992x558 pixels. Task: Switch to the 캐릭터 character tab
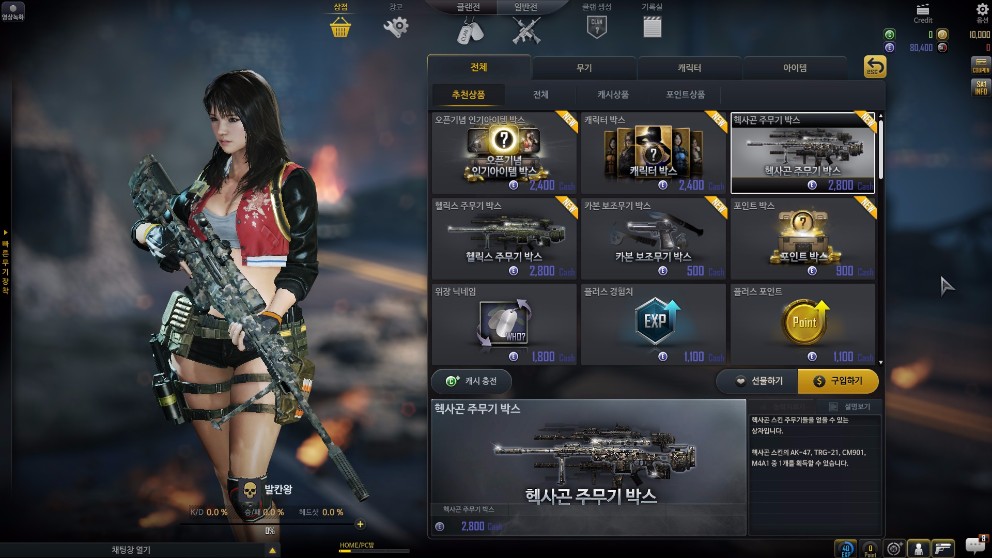(689, 68)
